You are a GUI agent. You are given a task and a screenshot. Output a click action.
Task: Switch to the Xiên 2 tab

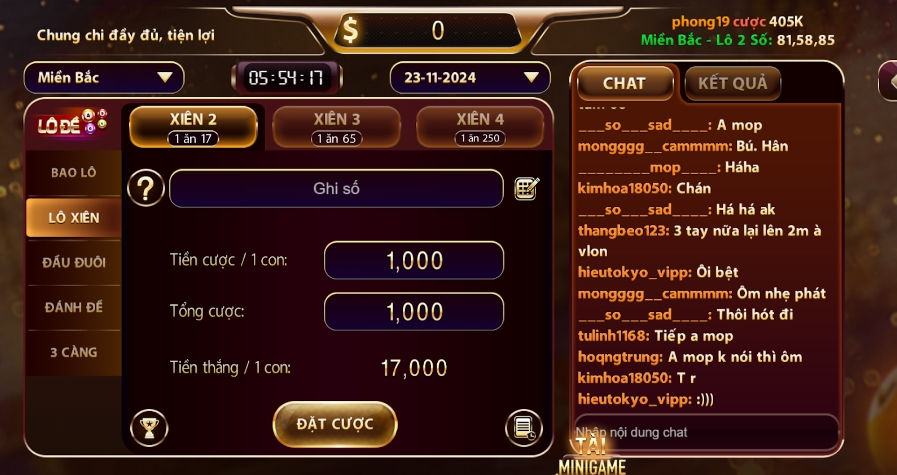click(194, 127)
